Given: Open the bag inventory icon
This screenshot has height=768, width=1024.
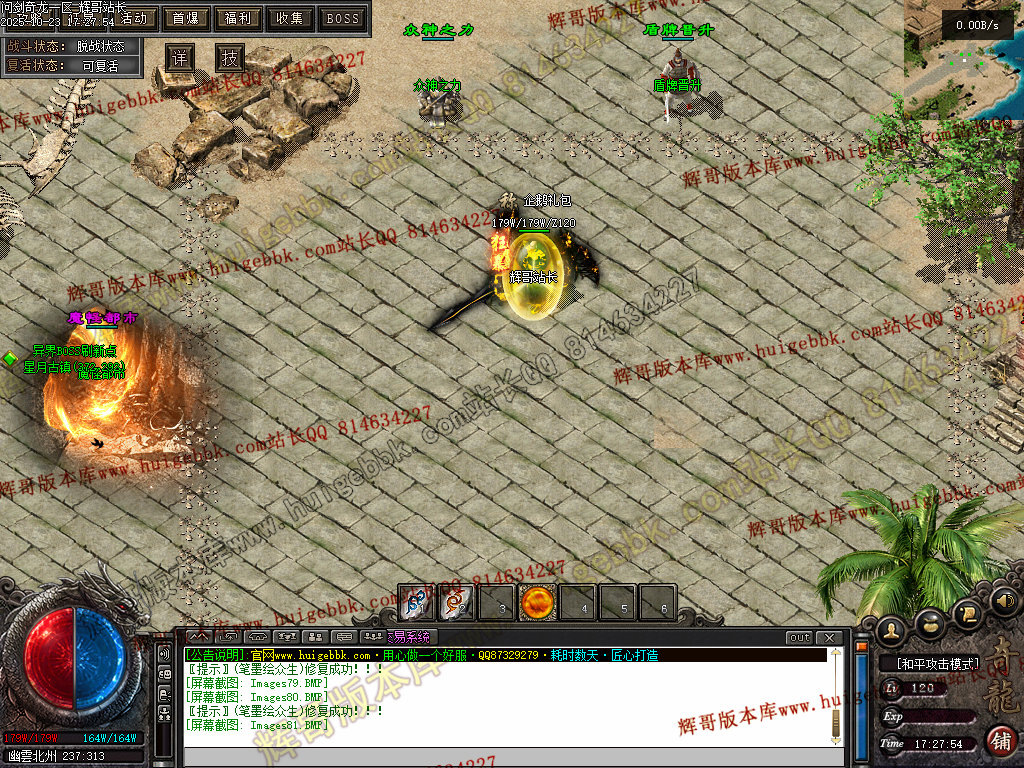Looking at the screenshot, I should pos(930,623).
